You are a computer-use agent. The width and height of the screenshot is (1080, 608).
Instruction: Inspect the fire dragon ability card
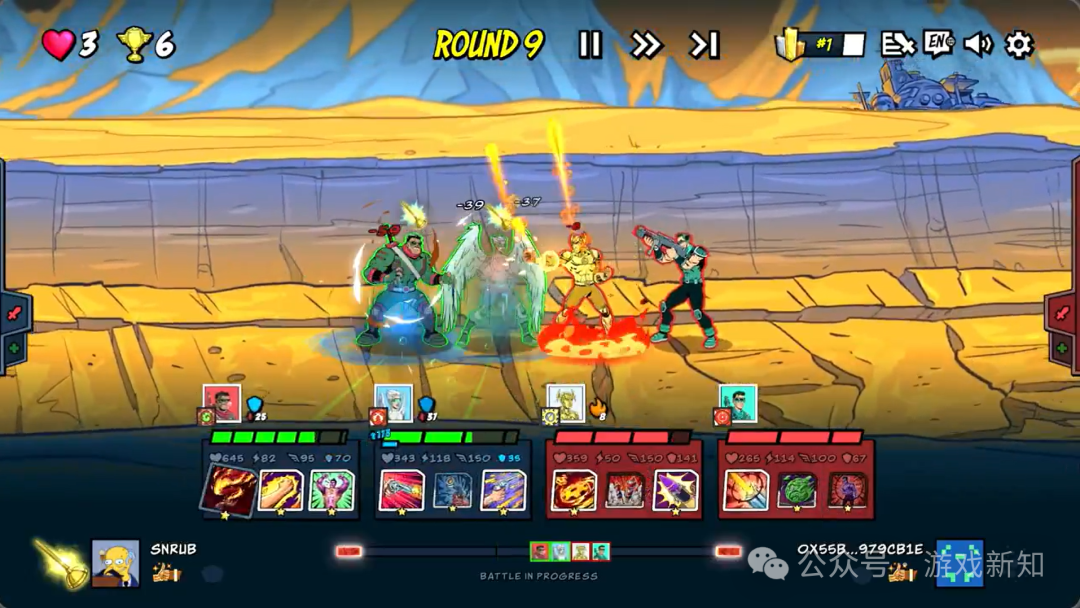point(229,490)
